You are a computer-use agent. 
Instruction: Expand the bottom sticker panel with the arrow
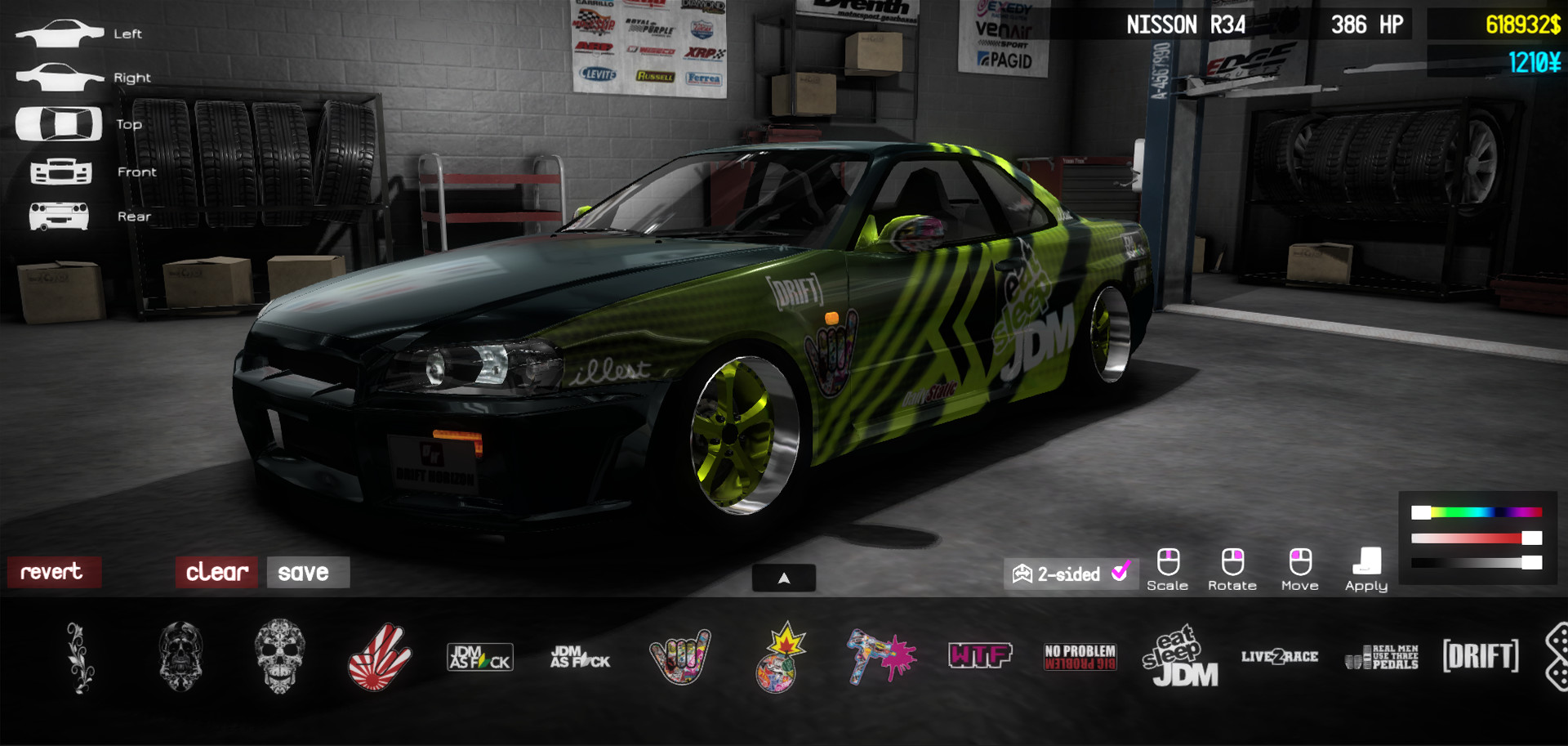pyautogui.click(x=784, y=577)
